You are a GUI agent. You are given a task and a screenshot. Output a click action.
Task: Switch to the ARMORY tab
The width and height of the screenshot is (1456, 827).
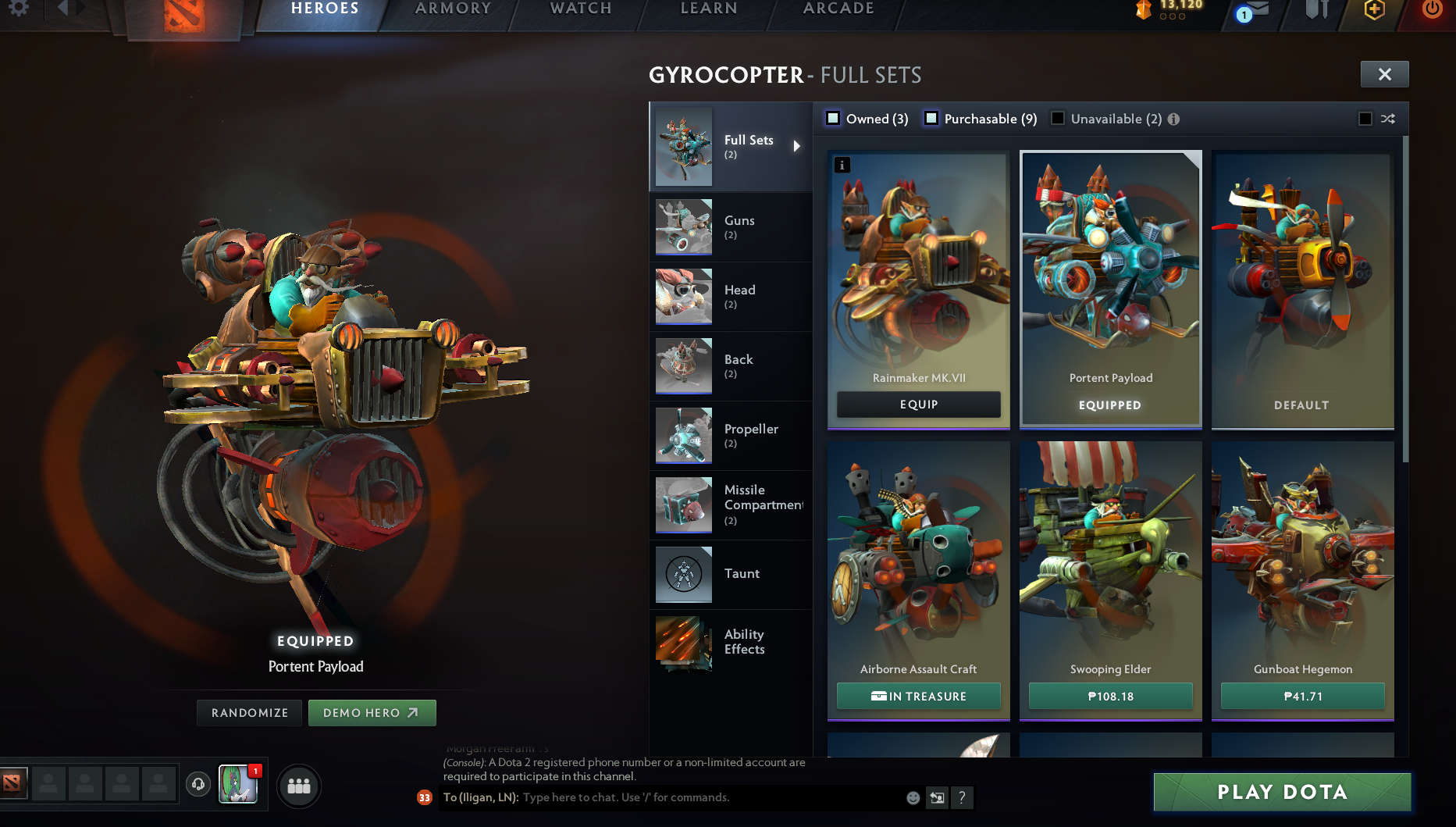451,9
